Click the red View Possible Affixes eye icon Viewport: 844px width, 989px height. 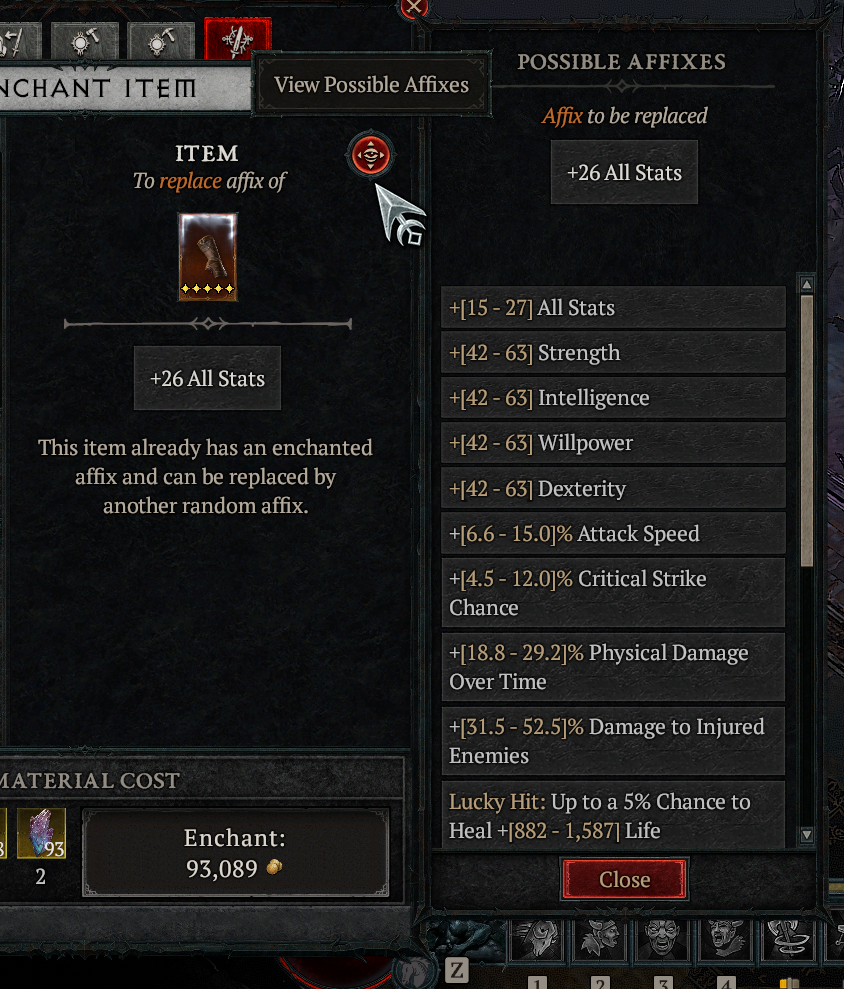point(371,155)
